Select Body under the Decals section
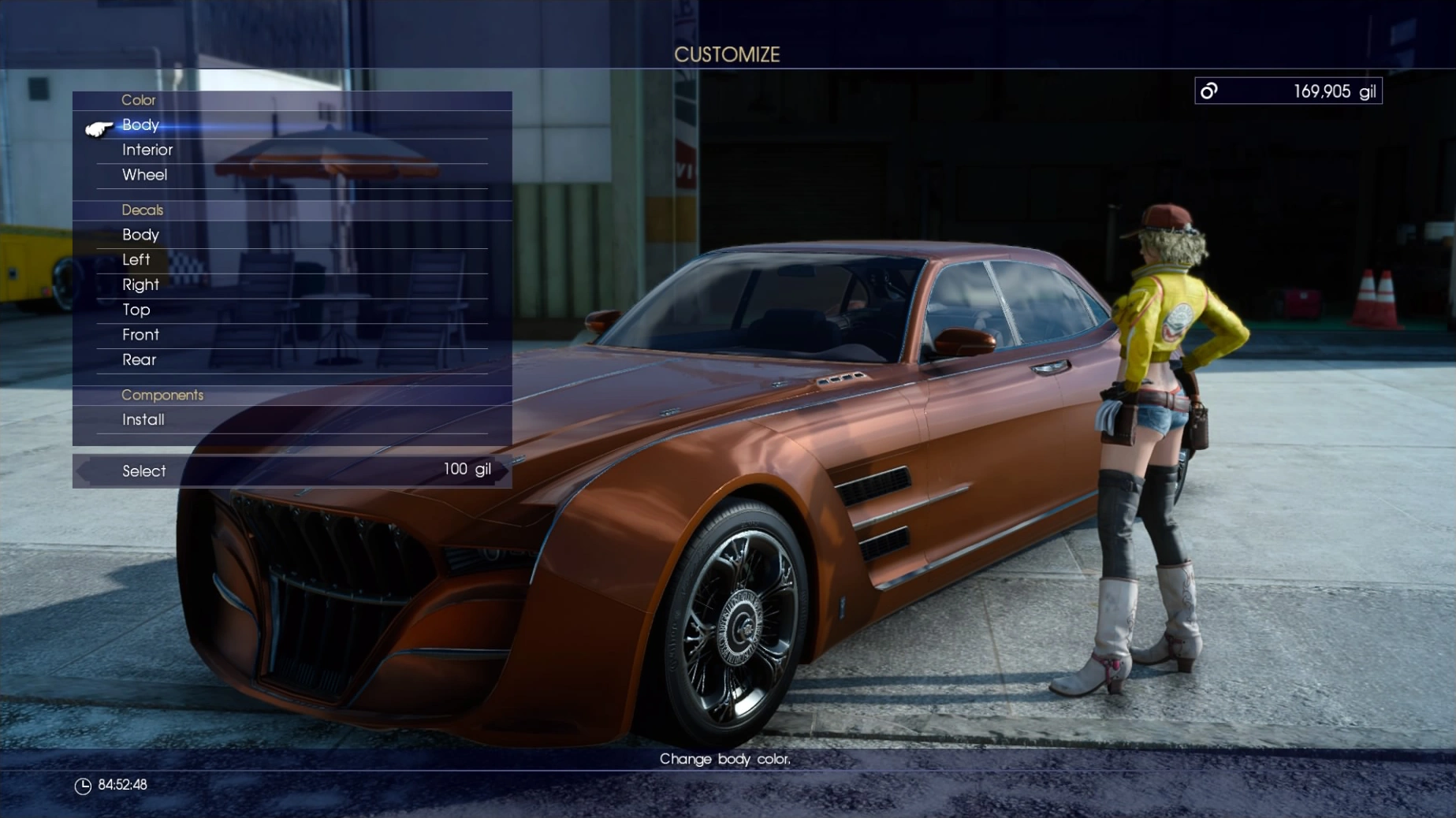 pyautogui.click(x=140, y=234)
